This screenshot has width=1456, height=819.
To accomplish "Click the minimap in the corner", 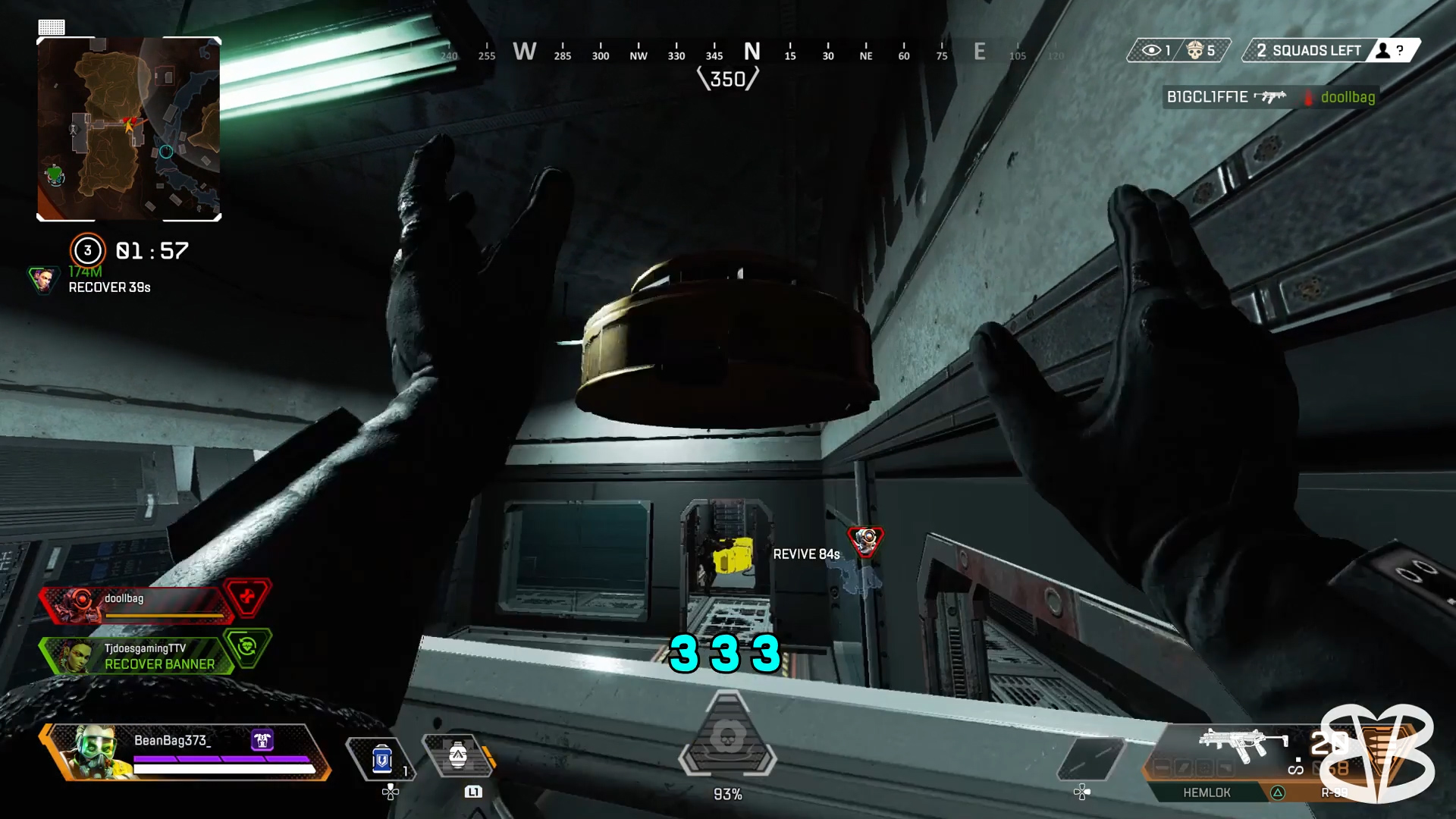I will pos(129,129).
